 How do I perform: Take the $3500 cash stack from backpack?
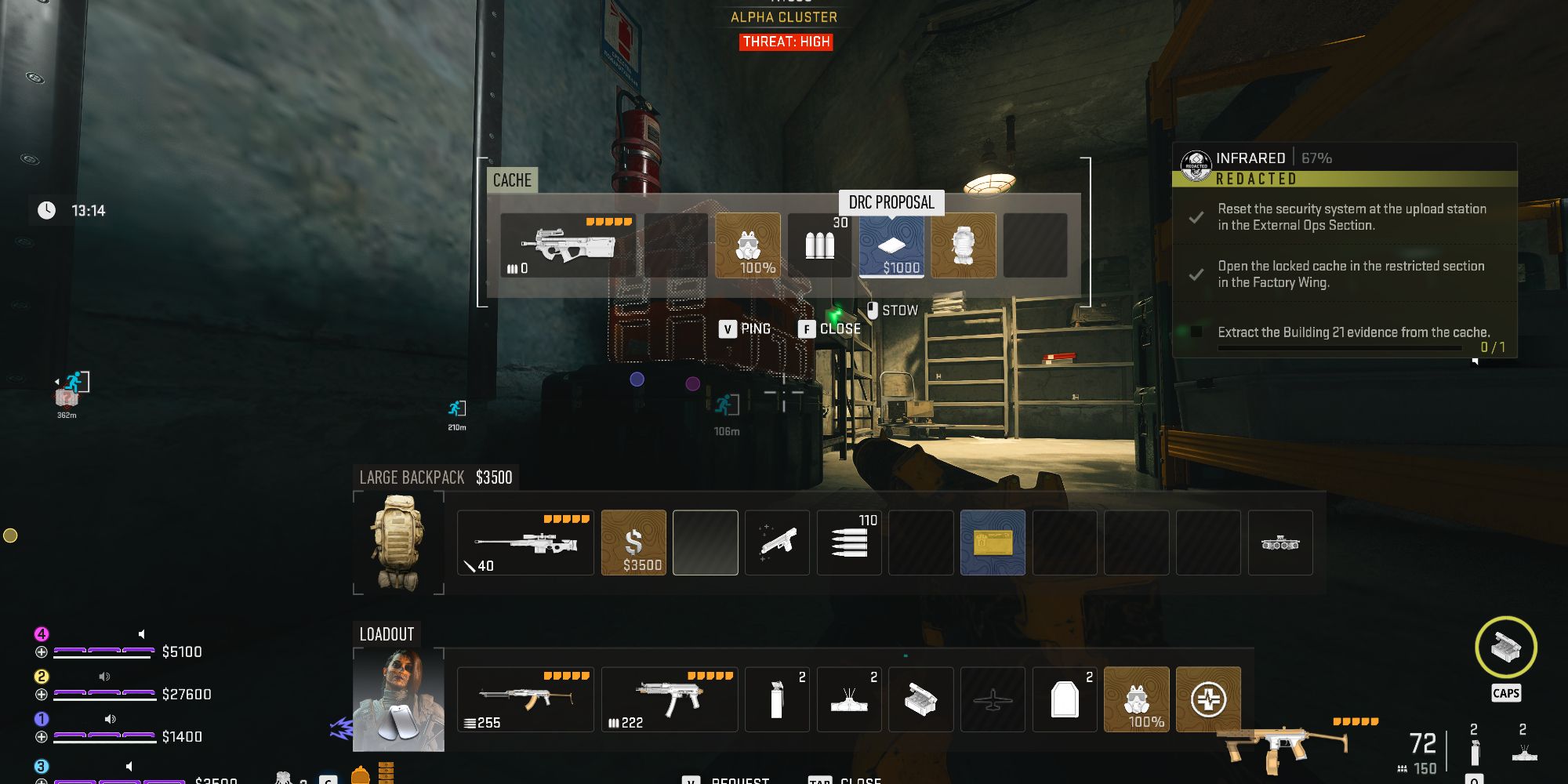coord(633,543)
